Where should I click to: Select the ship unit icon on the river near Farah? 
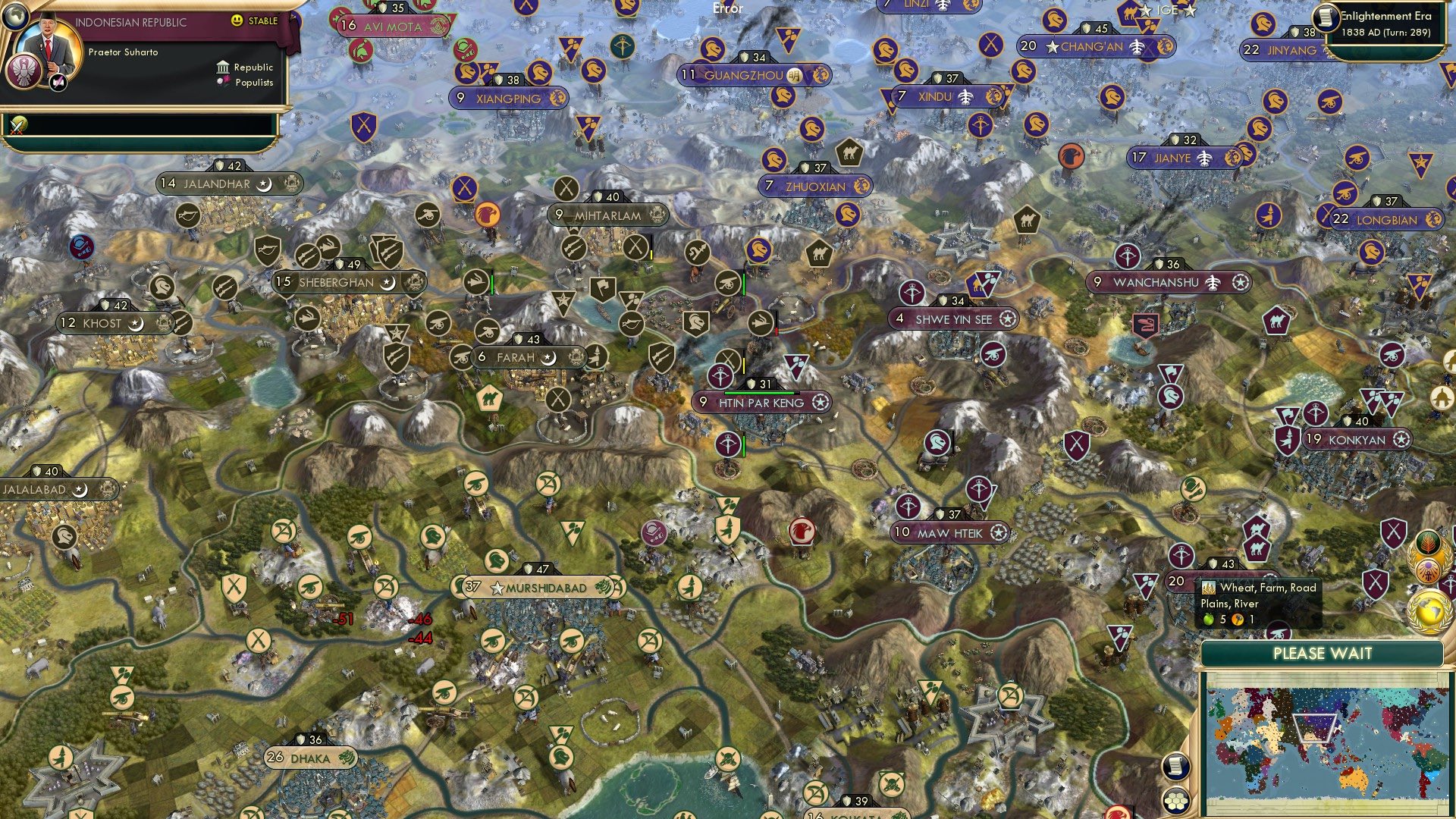603,312
